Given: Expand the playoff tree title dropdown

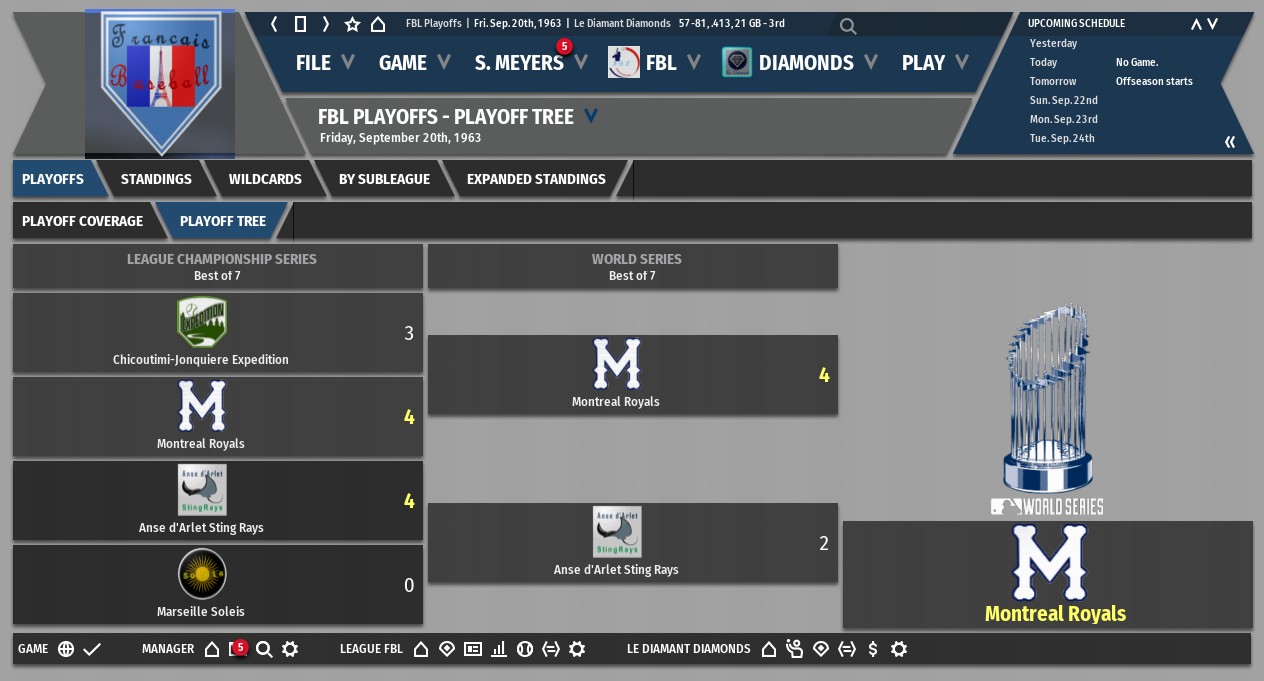Looking at the screenshot, I should pyautogui.click(x=591, y=117).
